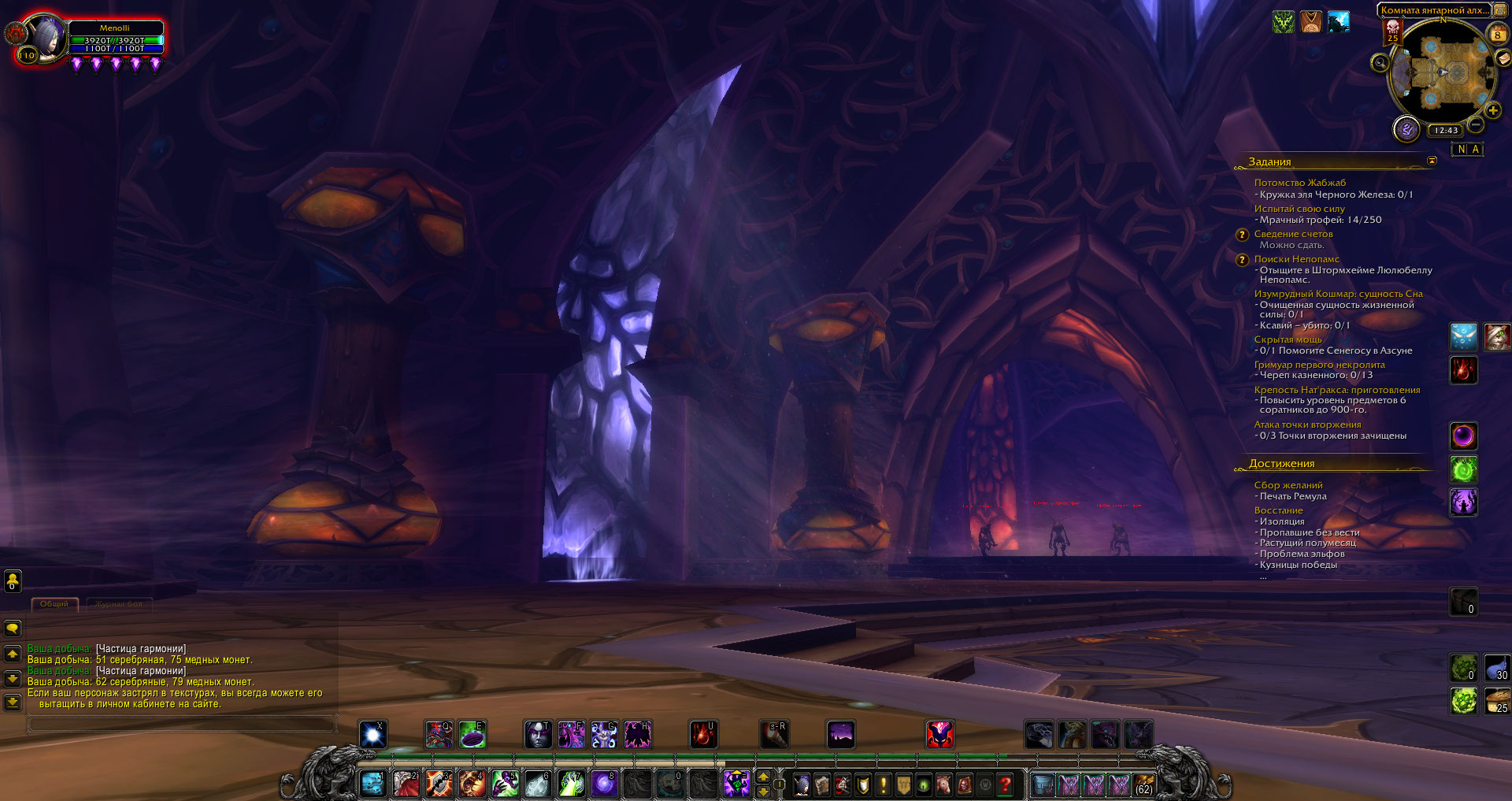Click the chat message input box

[181, 723]
